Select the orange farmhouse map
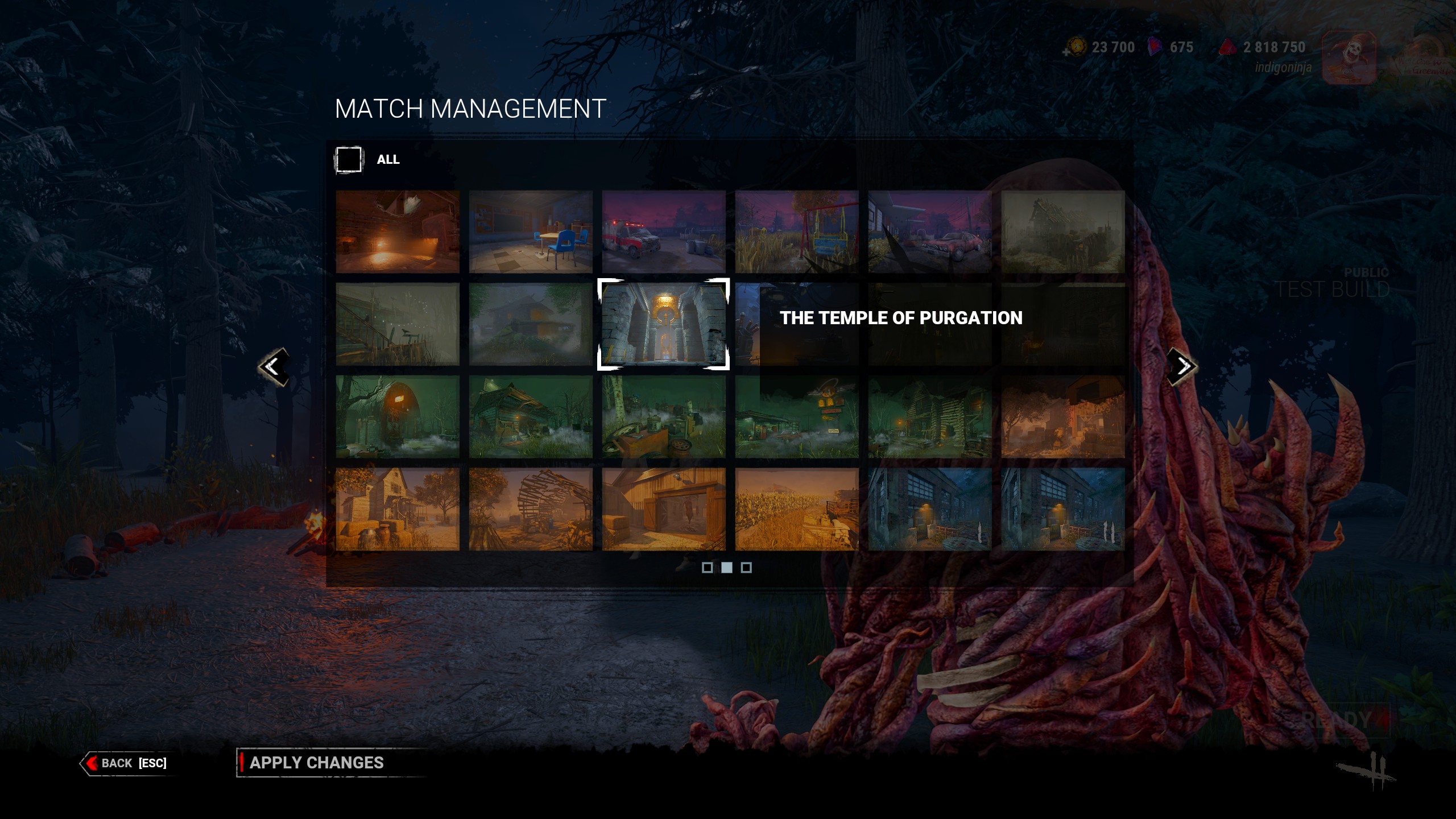The height and width of the screenshot is (819, 1456). (x=397, y=509)
